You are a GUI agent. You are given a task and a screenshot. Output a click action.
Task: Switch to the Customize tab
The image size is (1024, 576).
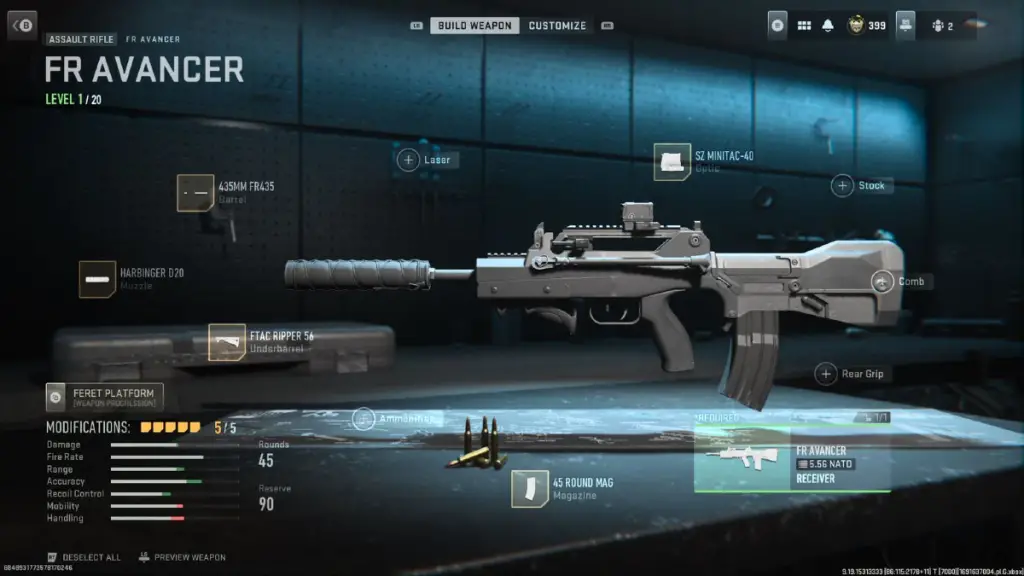556,25
